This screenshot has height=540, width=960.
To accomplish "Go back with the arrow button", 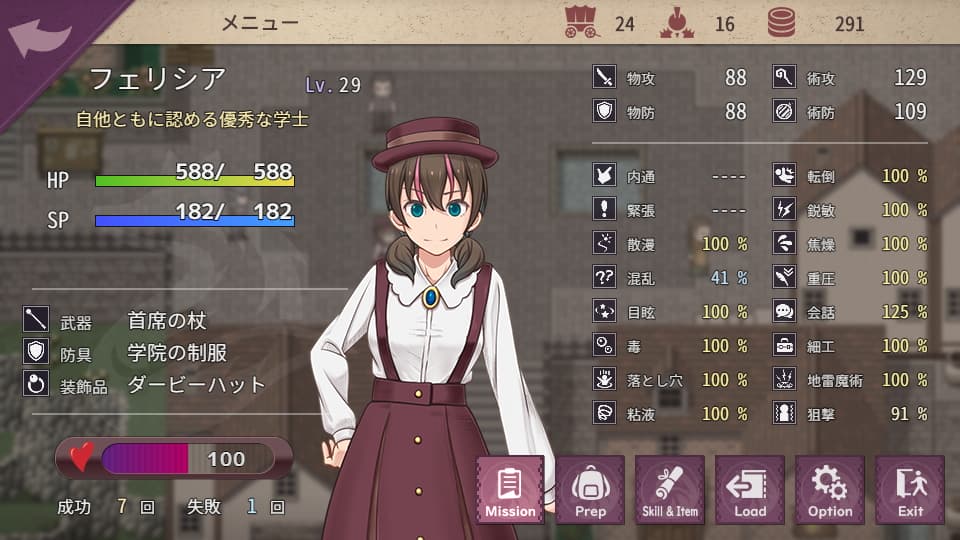I will tap(38, 38).
